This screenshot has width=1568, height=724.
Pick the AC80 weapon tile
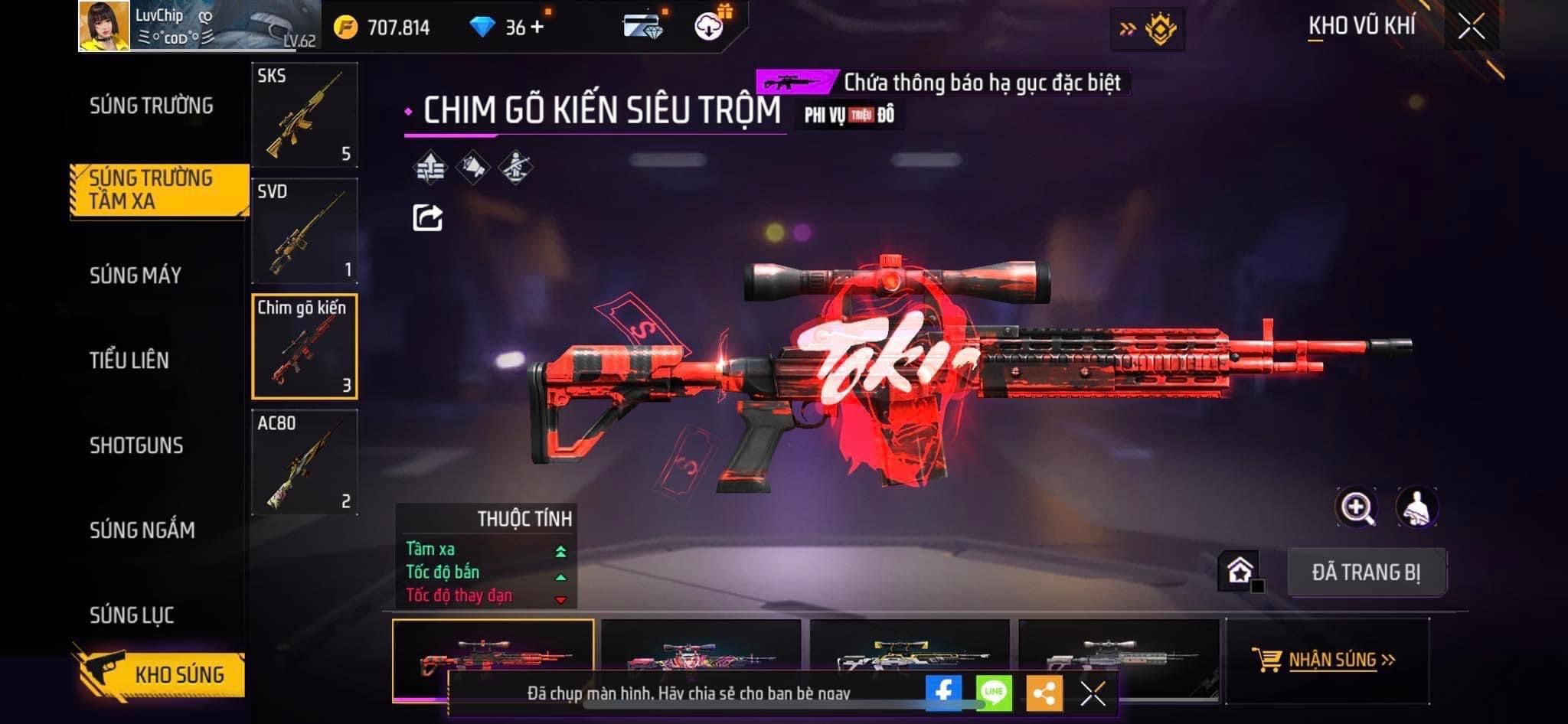[304, 462]
